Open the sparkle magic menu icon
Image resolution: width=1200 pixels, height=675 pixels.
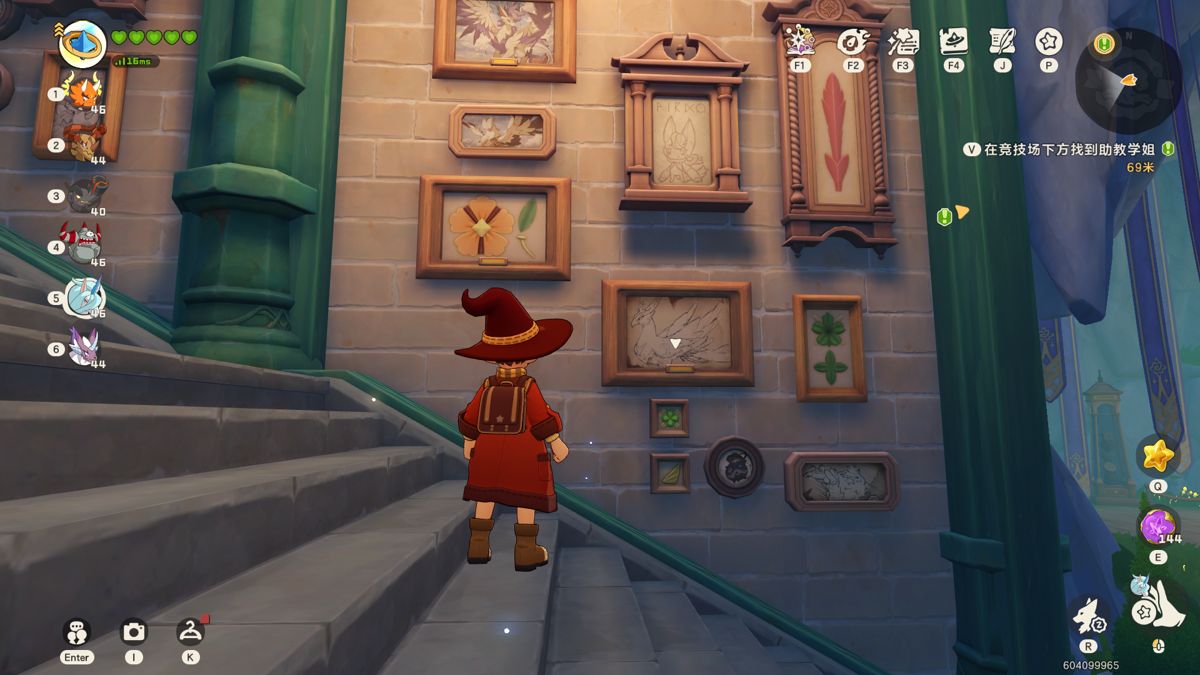pos(800,42)
